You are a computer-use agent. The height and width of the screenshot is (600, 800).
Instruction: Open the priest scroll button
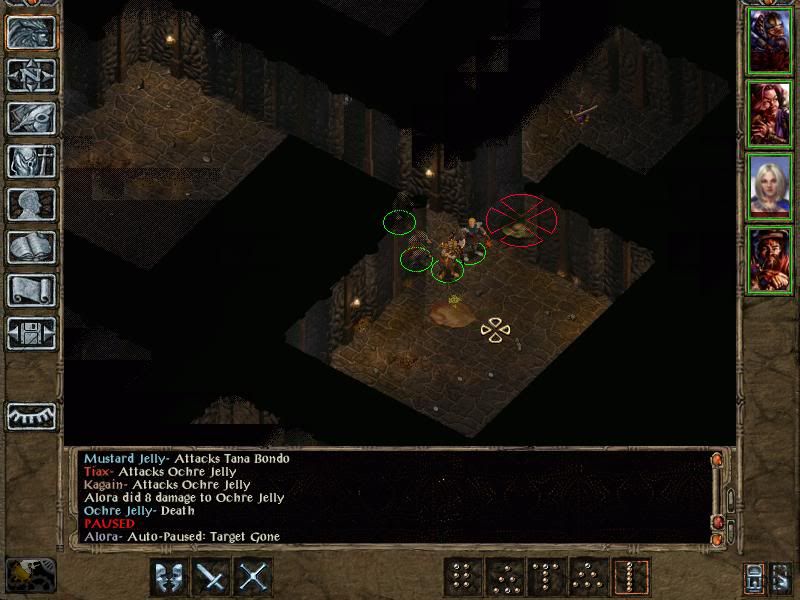pos(31,290)
